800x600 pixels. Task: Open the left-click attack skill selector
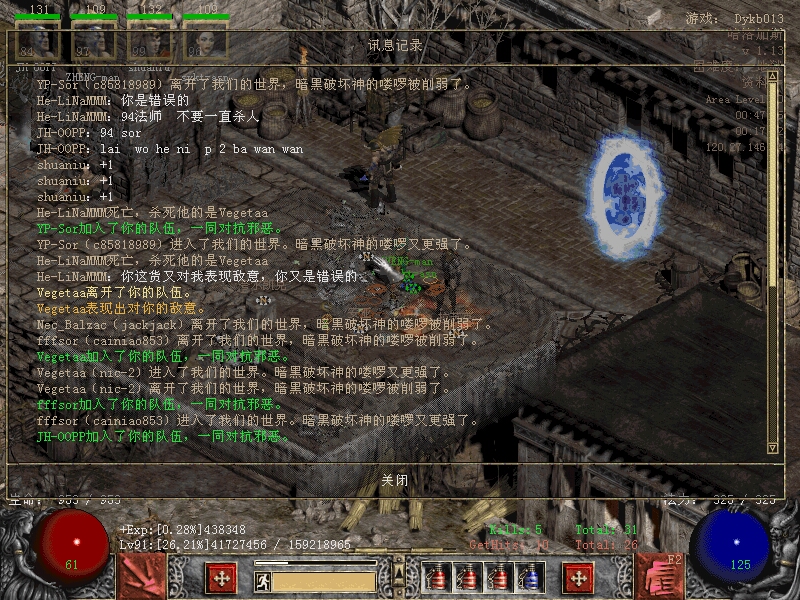[142, 577]
